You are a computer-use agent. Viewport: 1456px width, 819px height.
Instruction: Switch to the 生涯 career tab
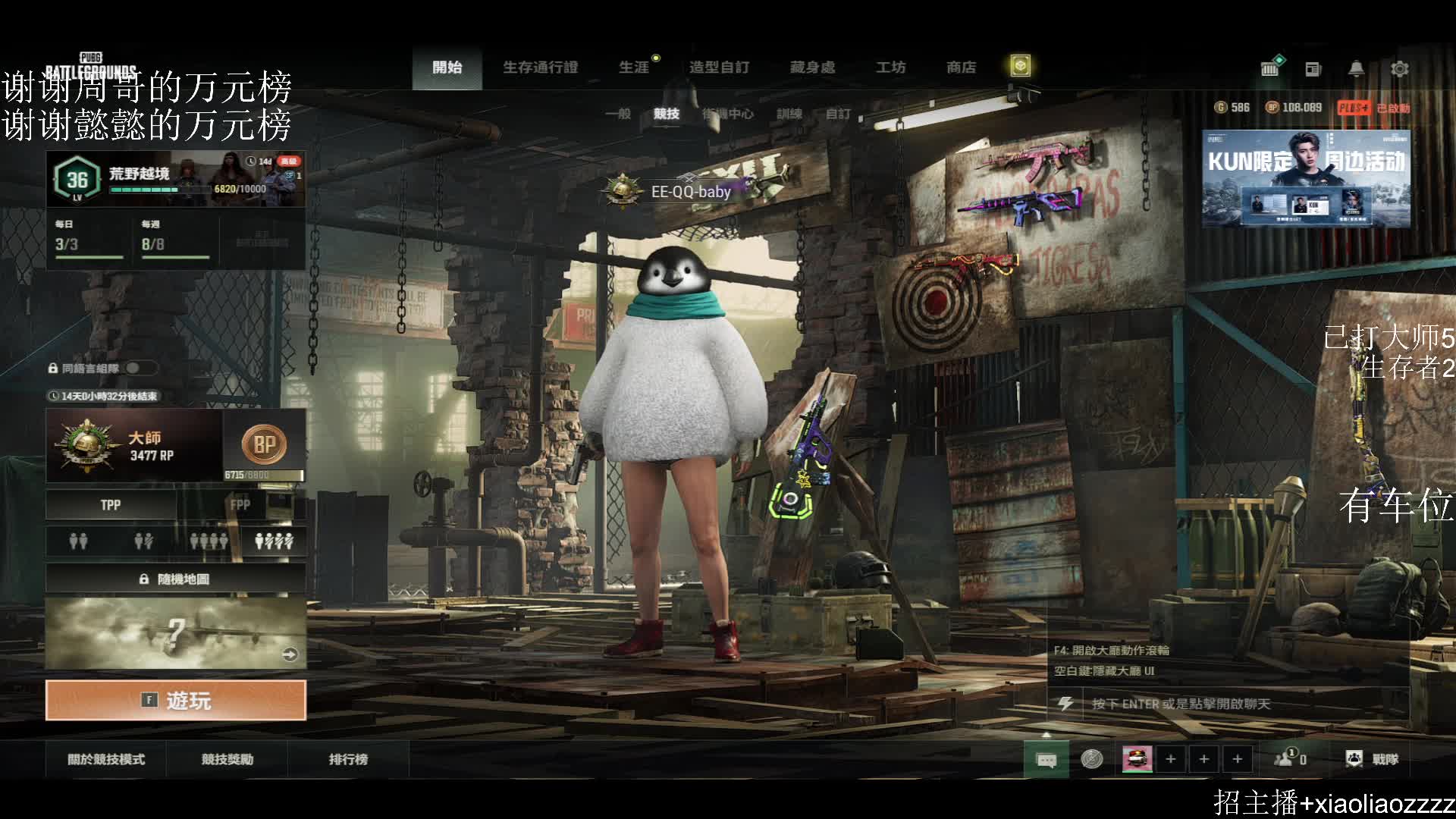tap(634, 67)
